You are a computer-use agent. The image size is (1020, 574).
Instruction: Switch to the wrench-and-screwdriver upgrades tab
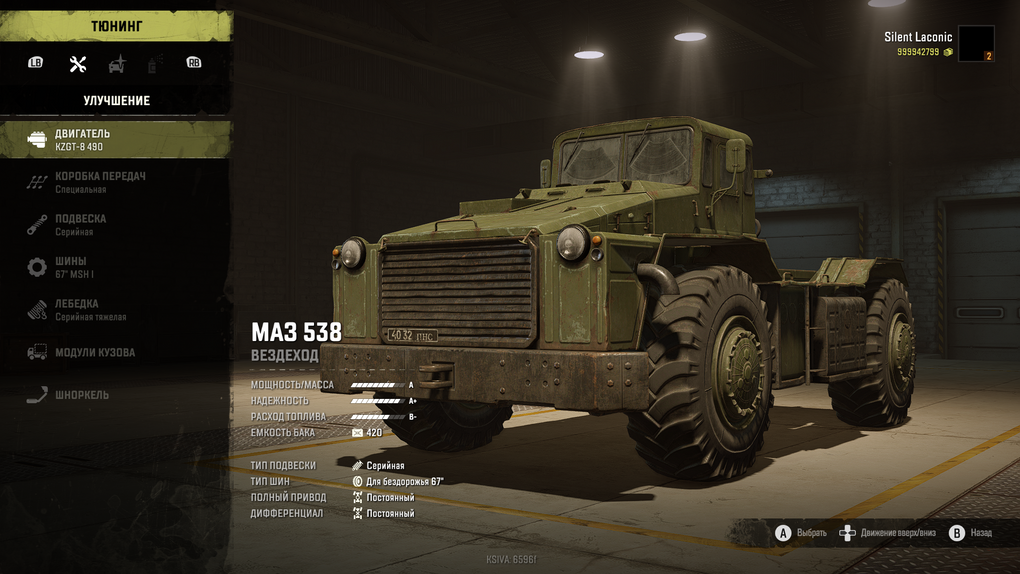click(x=78, y=64)
